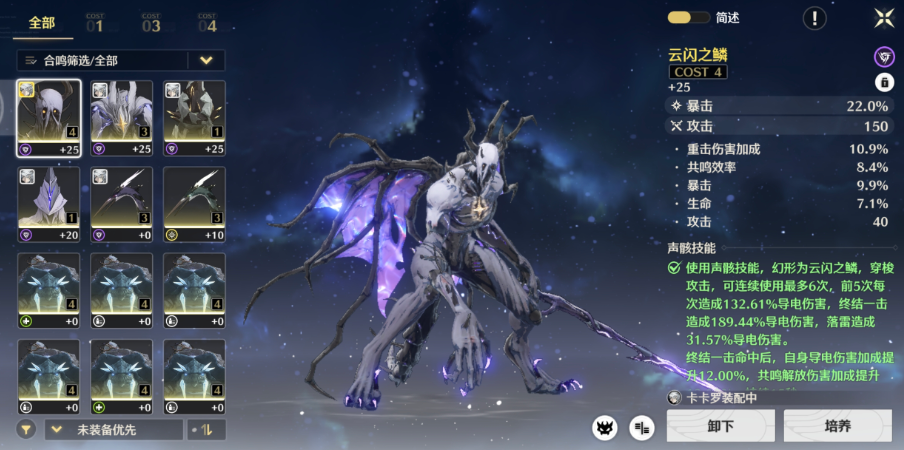
Task: Open the list icon beside 卸下
Action: [x=642, y=428]
